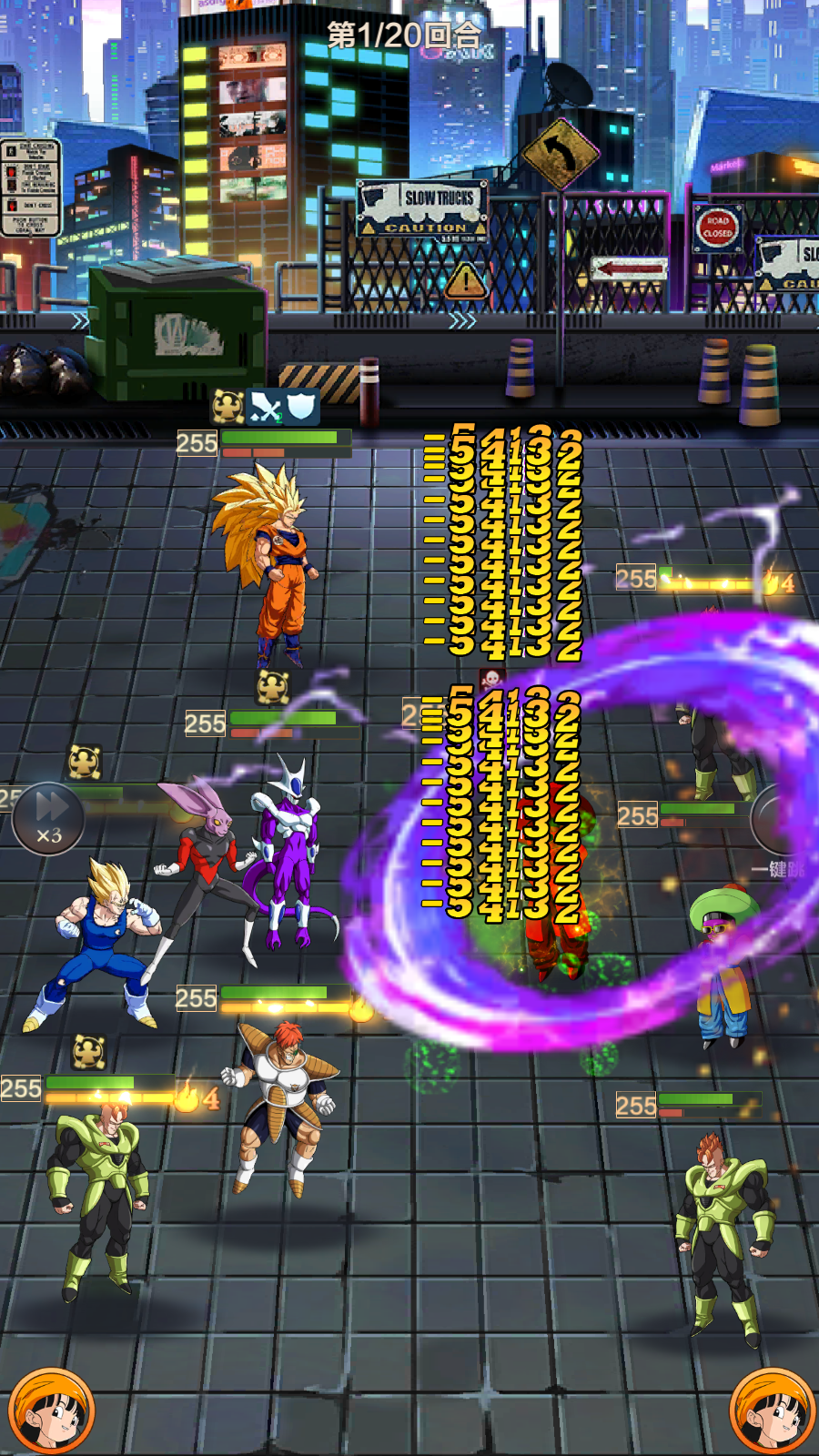Tap the ally team's Pan portrait

[51, 1410]
